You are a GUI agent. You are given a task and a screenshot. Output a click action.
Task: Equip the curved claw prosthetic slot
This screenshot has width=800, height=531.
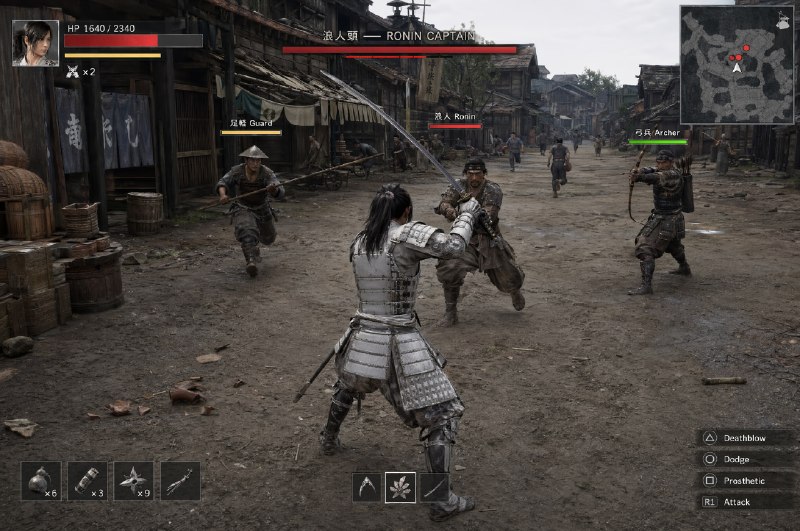tap(367, 487)
